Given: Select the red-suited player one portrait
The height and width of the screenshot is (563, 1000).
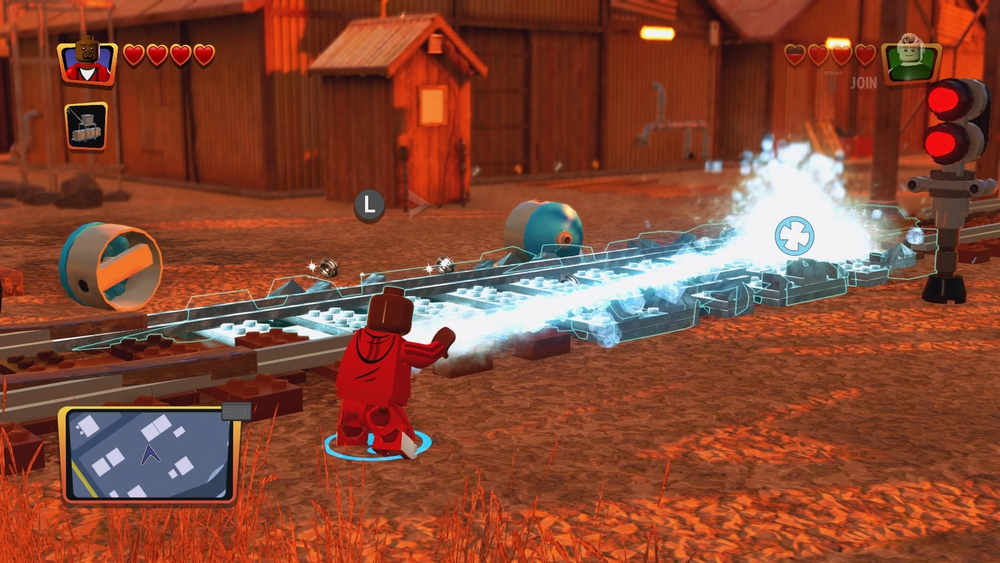Looking at the screenshot, I should 88,62.
